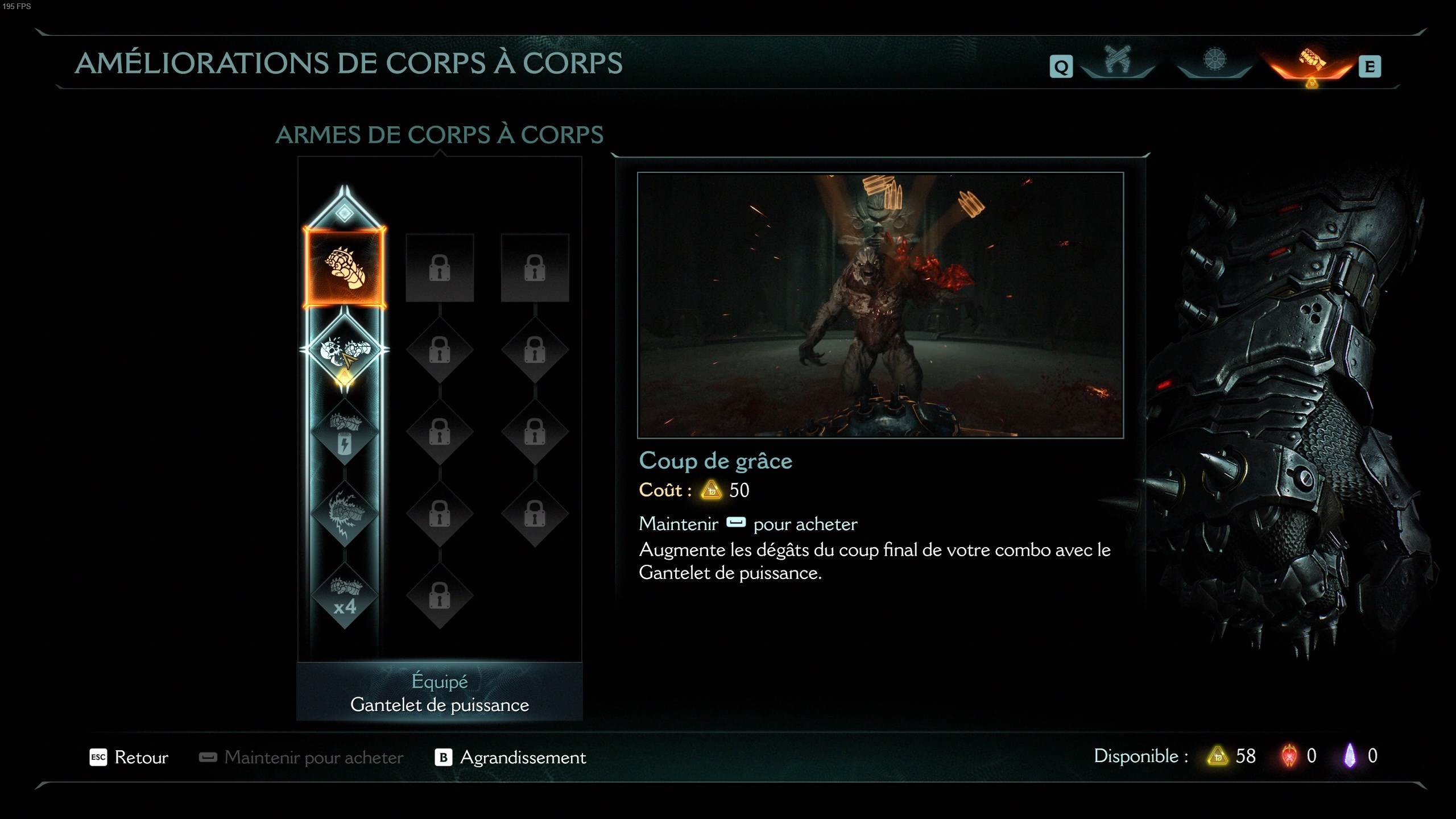Click the battery recharge upgrade icon
Screen dimensions: 1456x819
tap(344, 432)
